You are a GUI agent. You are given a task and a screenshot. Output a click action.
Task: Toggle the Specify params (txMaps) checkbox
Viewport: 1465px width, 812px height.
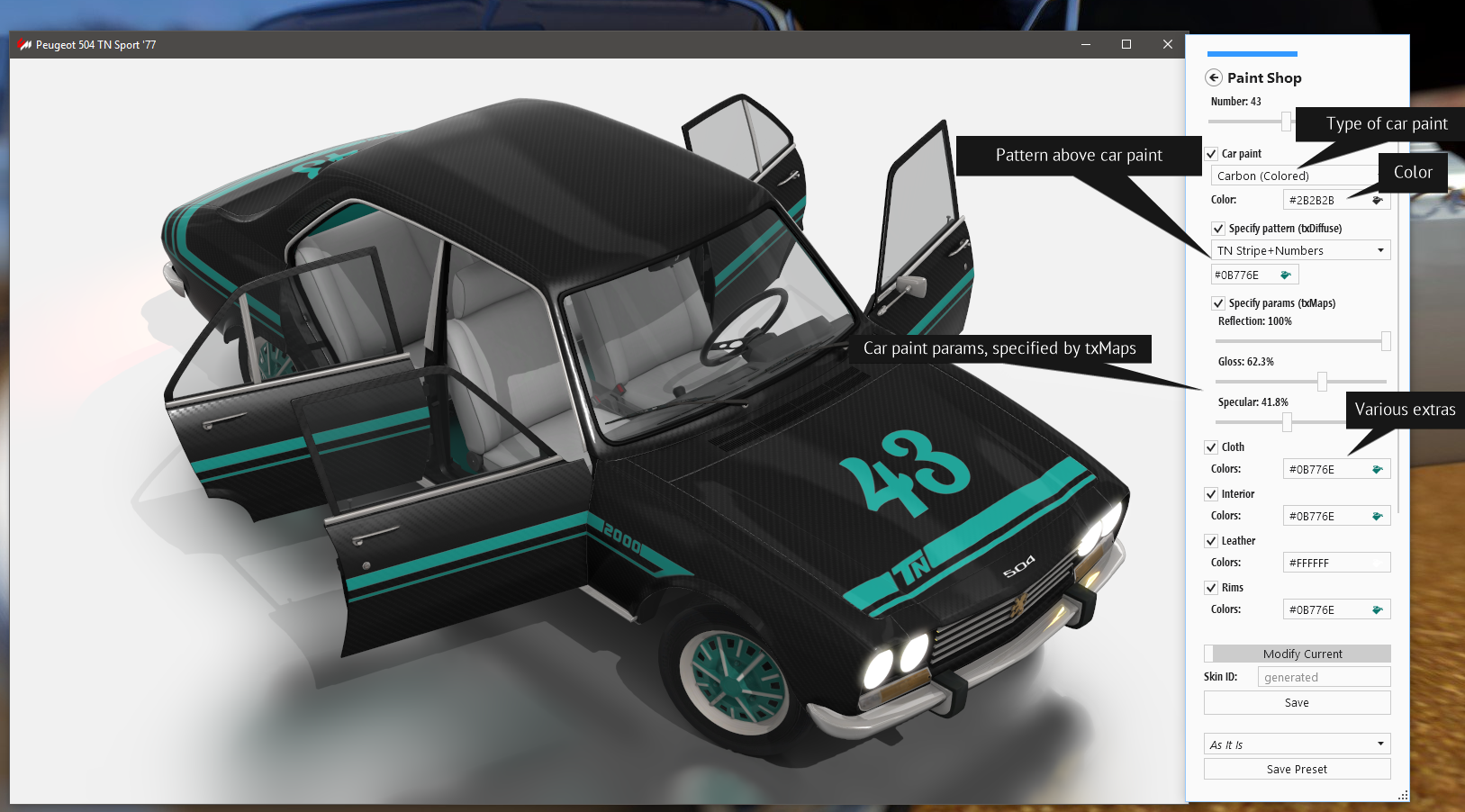[1217, 302]
